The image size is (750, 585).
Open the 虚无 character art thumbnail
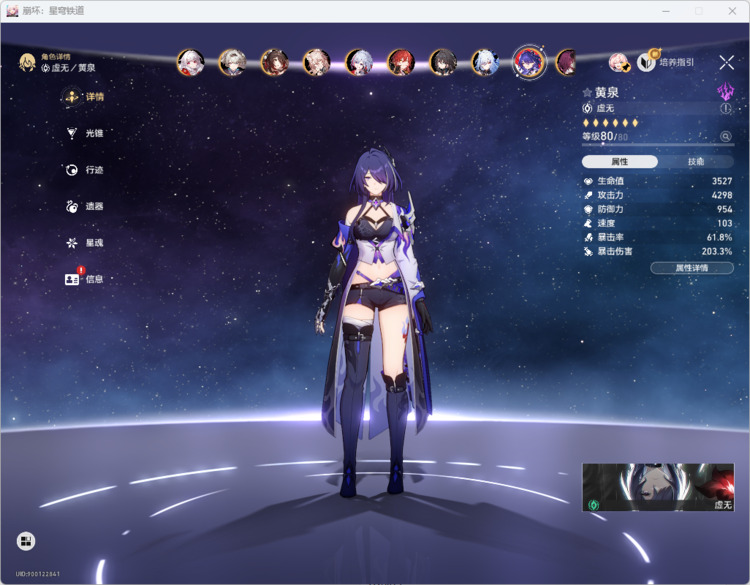tap(658, 487)
